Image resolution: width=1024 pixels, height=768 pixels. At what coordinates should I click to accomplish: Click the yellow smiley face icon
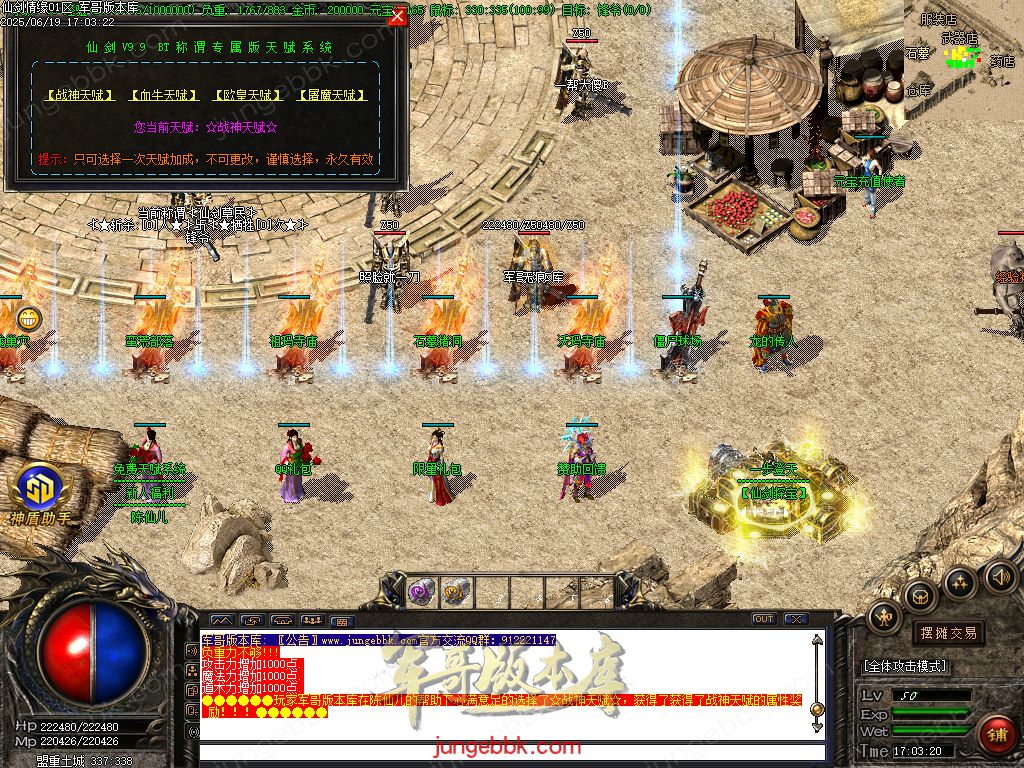click(x=29, y=319)
